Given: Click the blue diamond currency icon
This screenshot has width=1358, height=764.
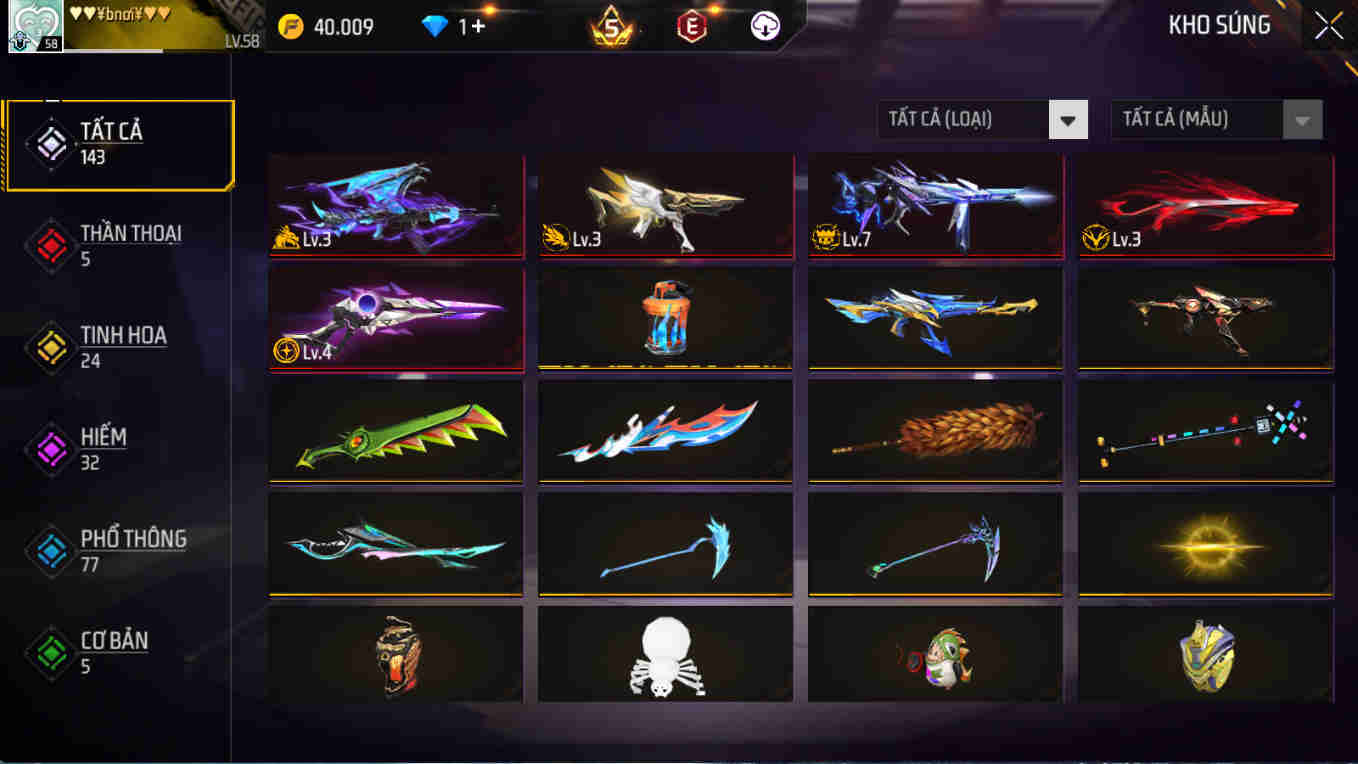Looking at the screenshot, I should coord(437,27).
